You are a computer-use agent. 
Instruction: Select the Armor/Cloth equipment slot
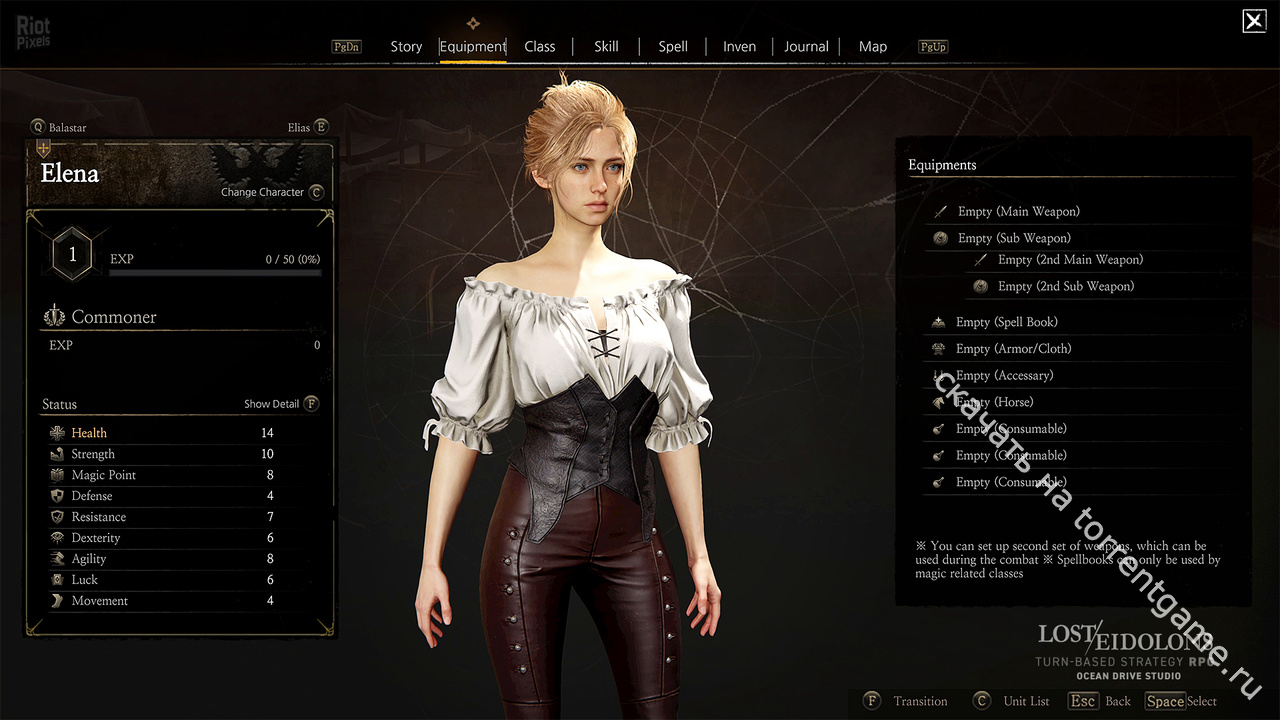(1012, 349)
